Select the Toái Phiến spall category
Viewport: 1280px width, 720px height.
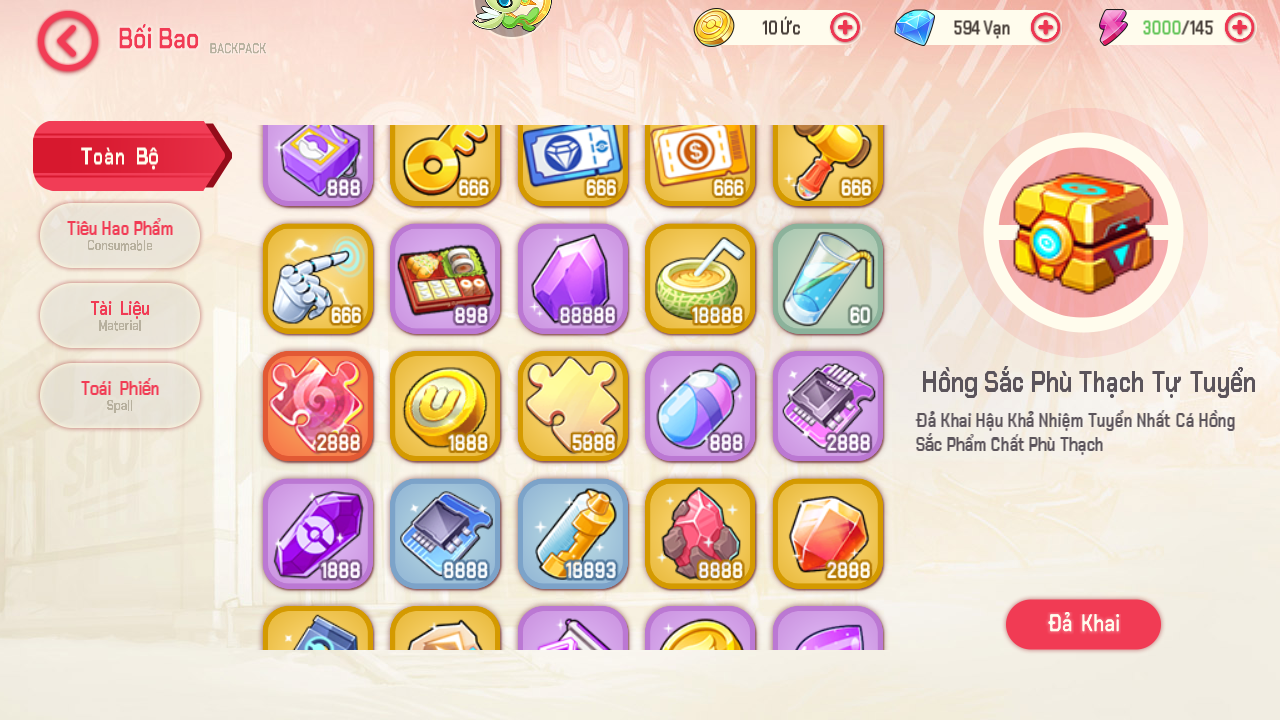pos(119,395)
